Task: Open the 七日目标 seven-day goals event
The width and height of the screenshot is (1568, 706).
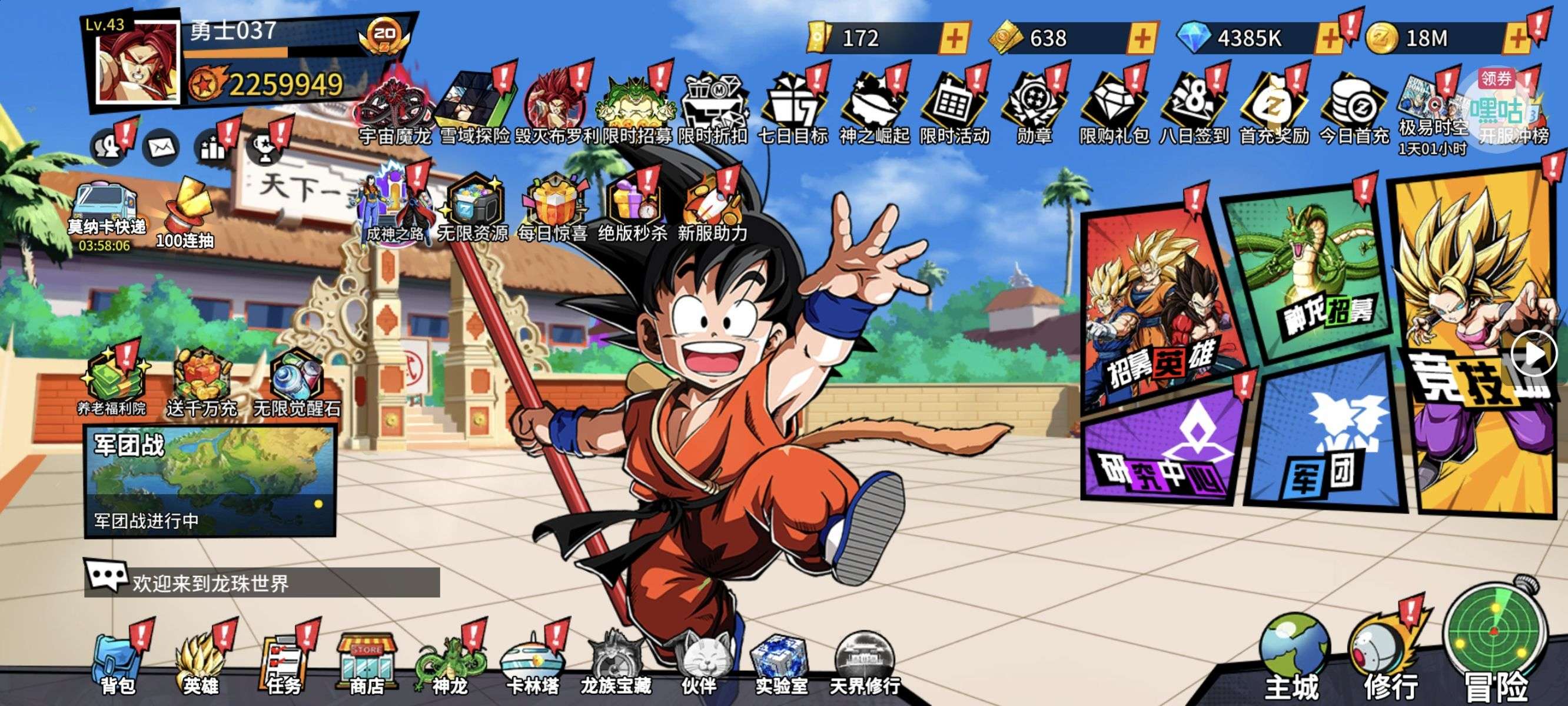Action: (792, 109)
